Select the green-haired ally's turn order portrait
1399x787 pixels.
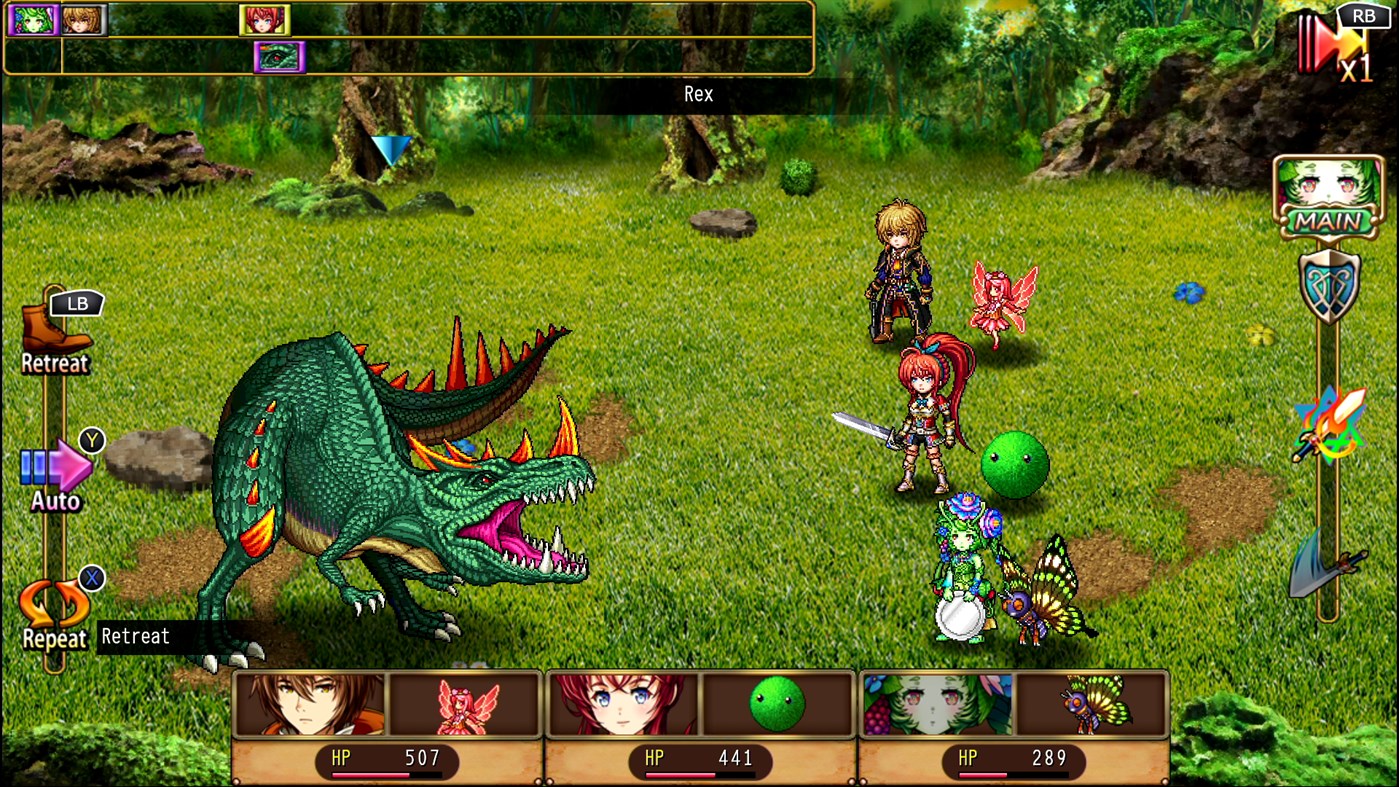33,20
